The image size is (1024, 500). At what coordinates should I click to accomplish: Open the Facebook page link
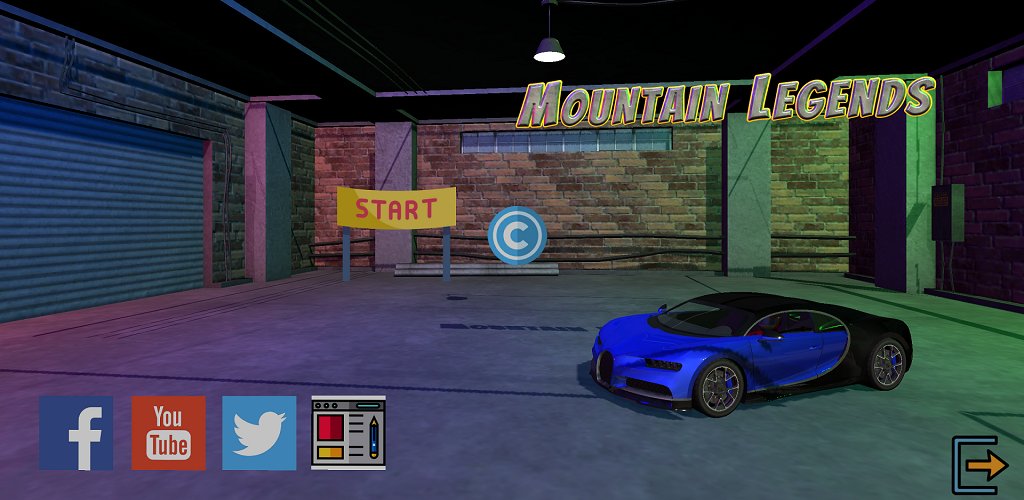click(76, 433)
